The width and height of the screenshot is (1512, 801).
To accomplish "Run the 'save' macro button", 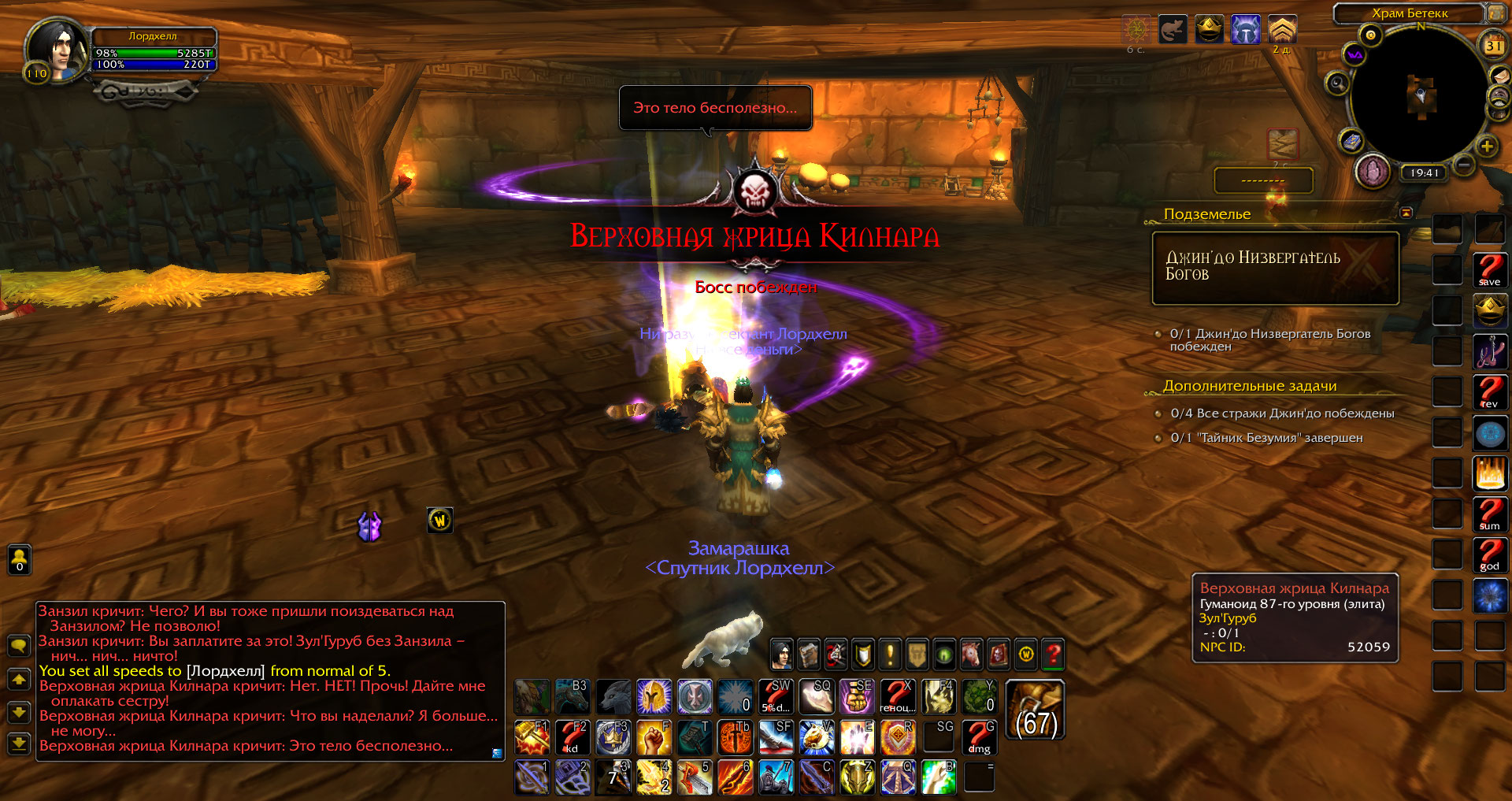I will point(1489,270).
